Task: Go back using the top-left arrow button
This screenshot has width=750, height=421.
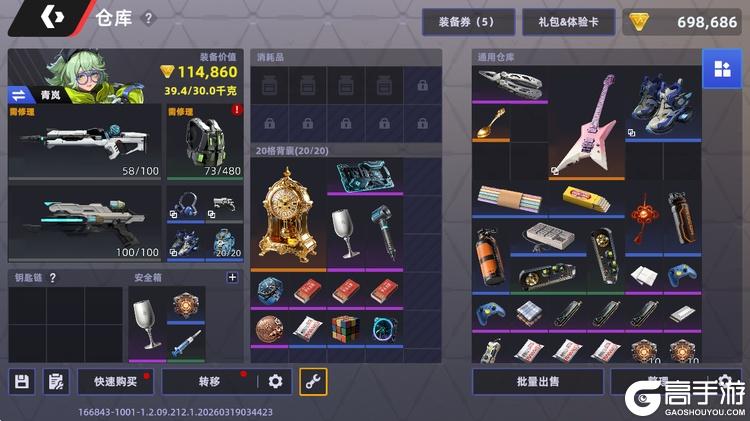Action: [x=51, y=18]
